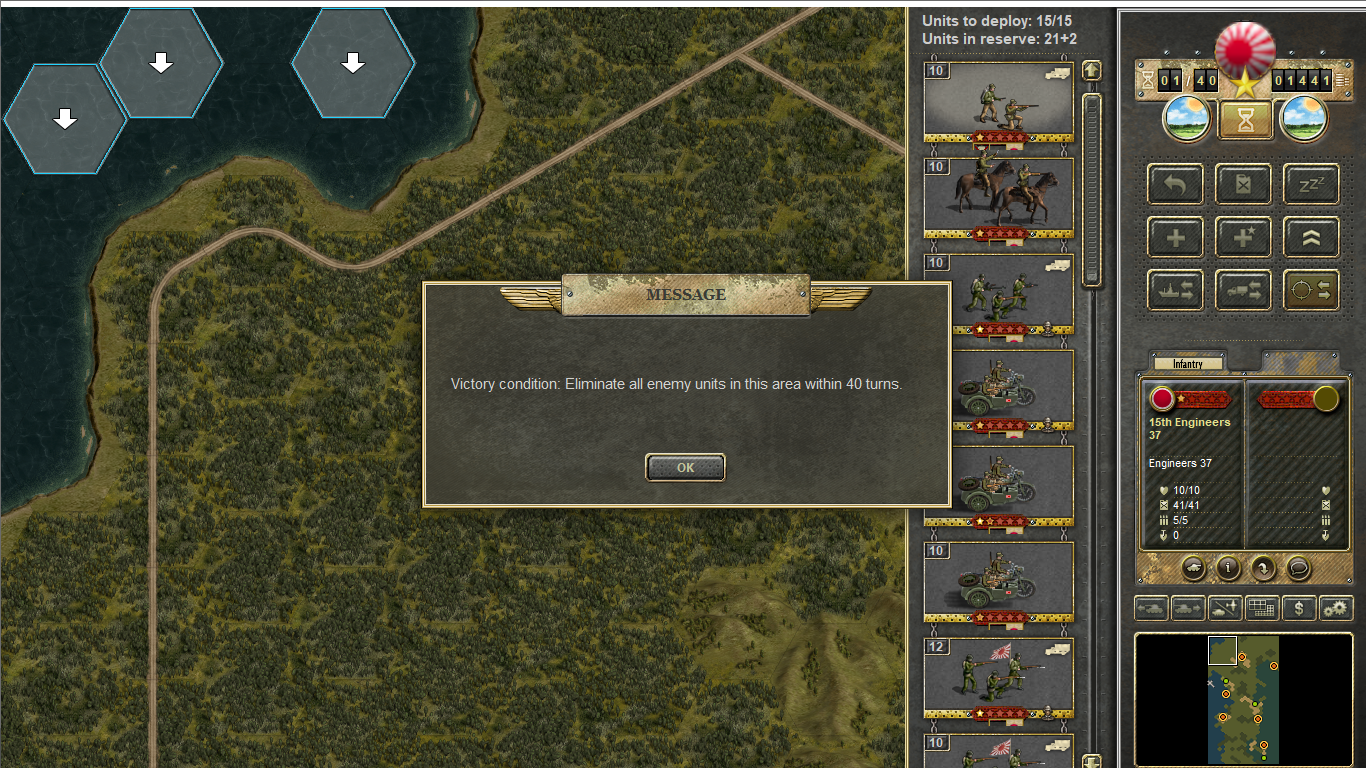Use the elite replacements plus-star button
This screenshot has height=768, width=1366.
pos(1243,237)
